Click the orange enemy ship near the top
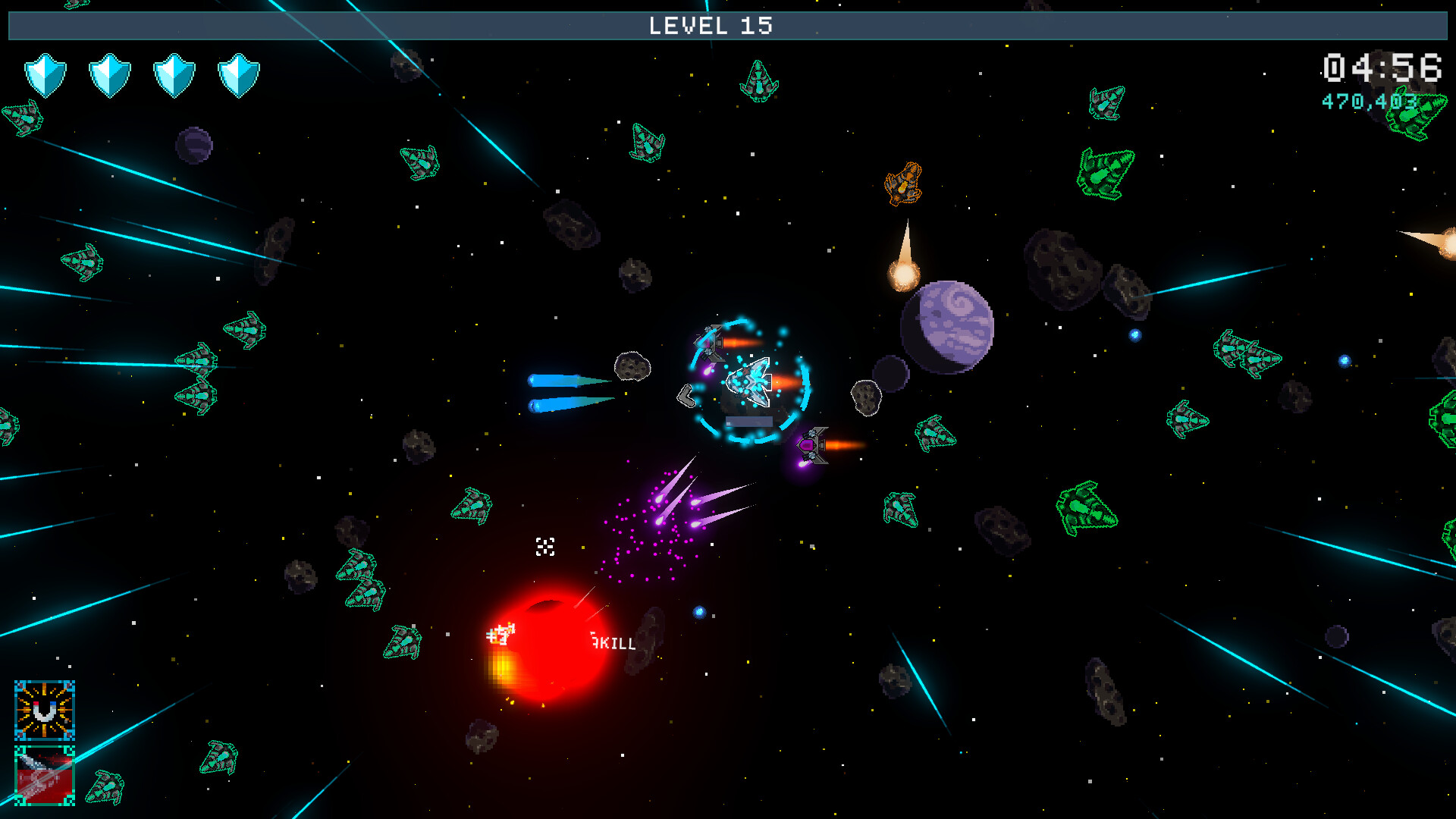The height and width of the screenshot is (819, 1456). [x=902, y=182]
